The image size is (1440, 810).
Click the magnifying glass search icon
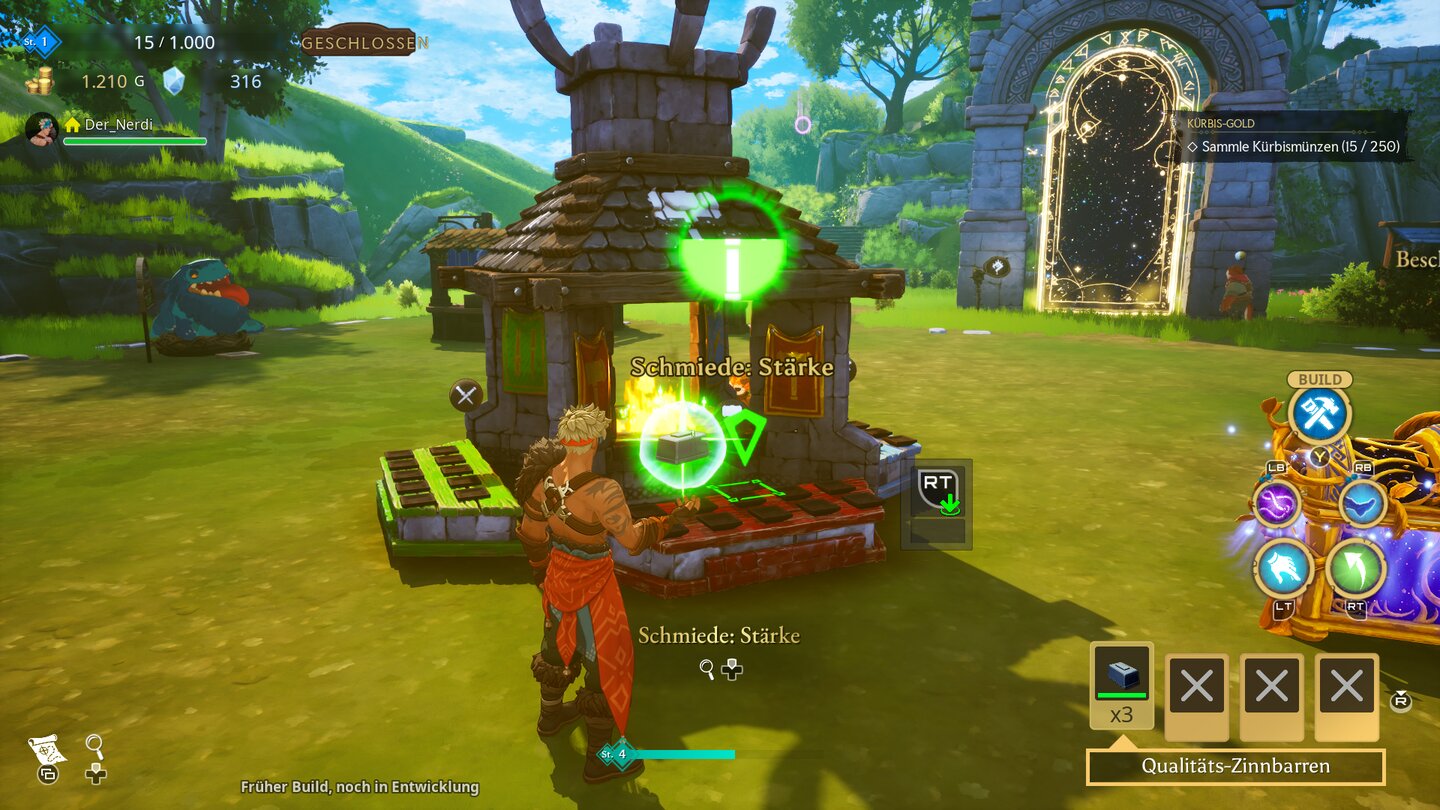pyautogui.click(x=93, y=744)
